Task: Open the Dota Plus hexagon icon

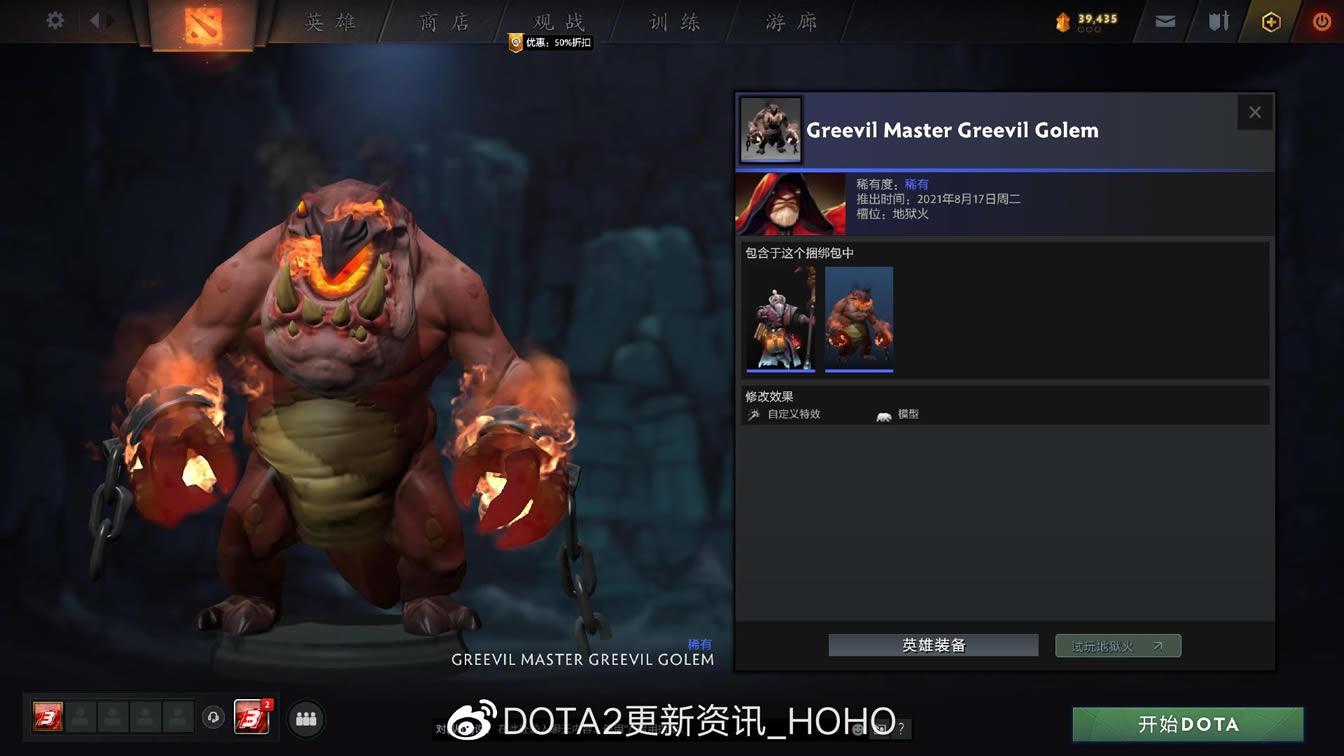Action: pos(1269,21)
